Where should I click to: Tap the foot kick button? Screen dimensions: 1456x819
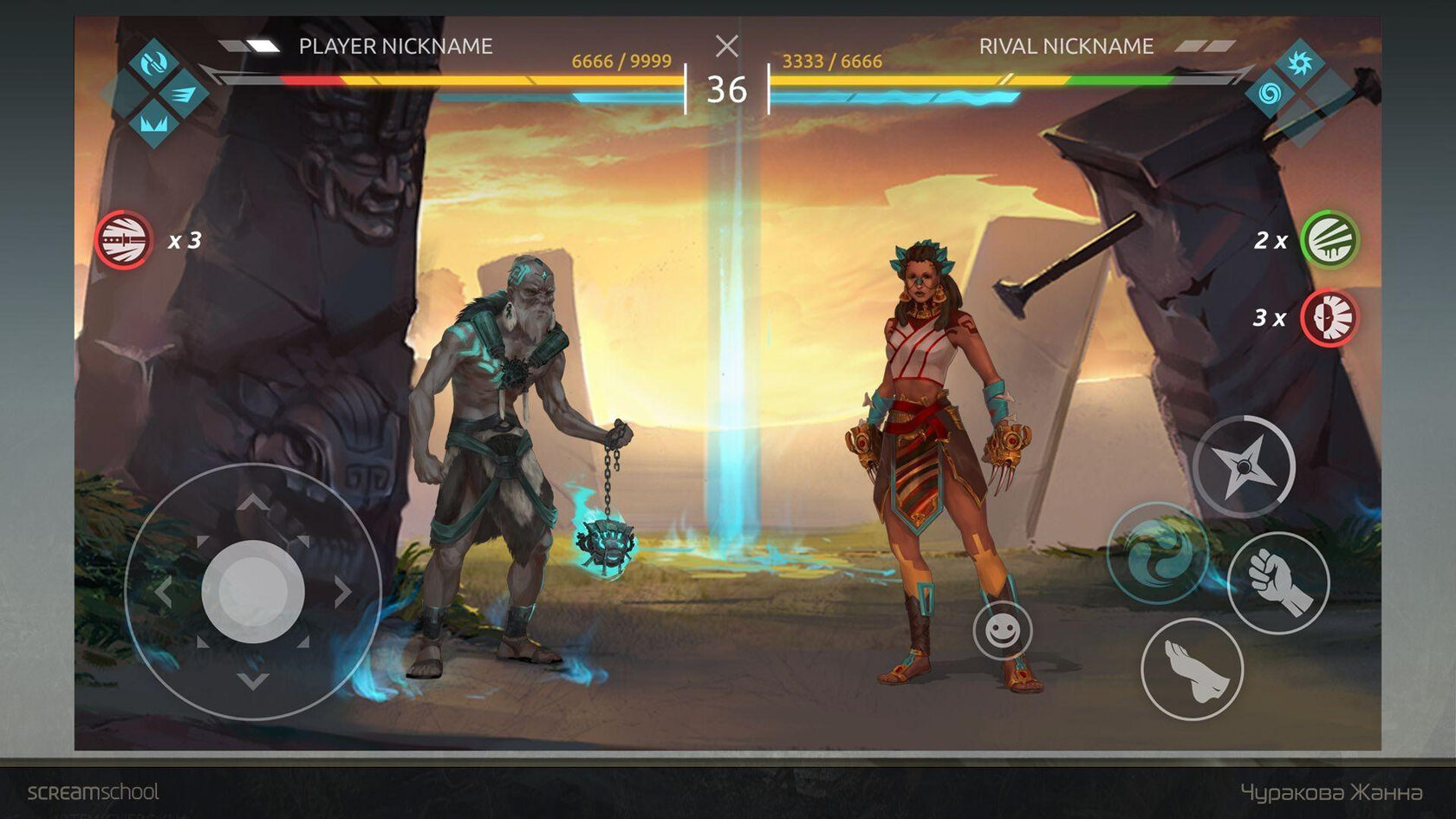coord(1193,669)
